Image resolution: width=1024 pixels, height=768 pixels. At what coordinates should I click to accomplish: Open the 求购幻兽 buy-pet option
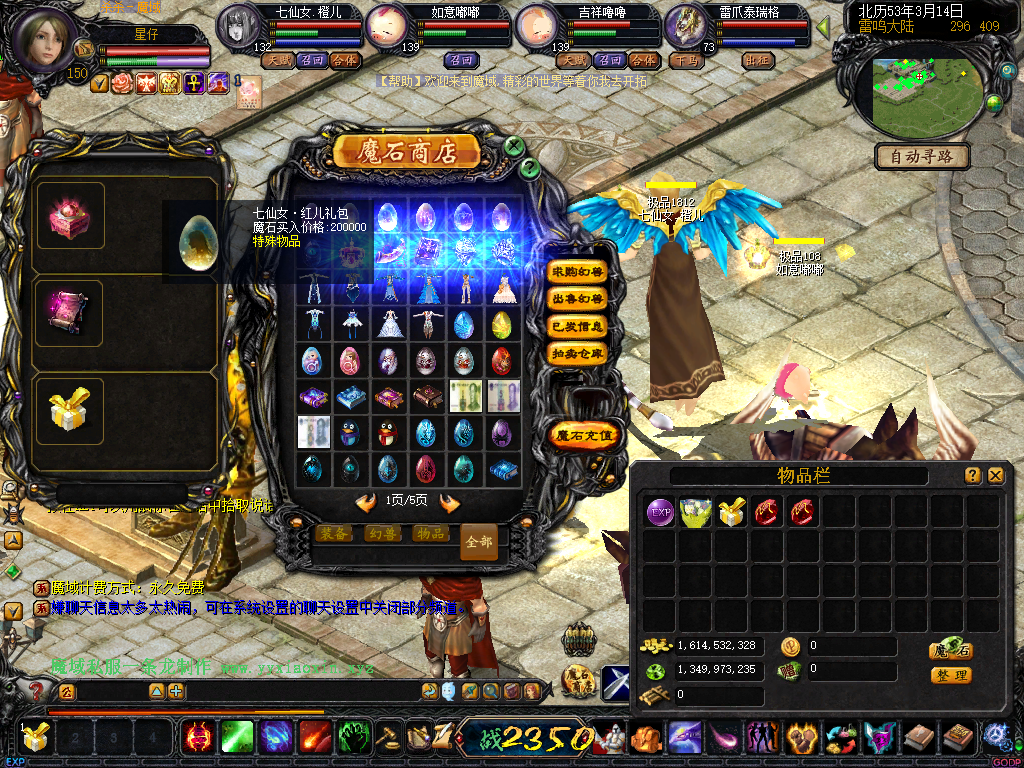click(578, 272)
